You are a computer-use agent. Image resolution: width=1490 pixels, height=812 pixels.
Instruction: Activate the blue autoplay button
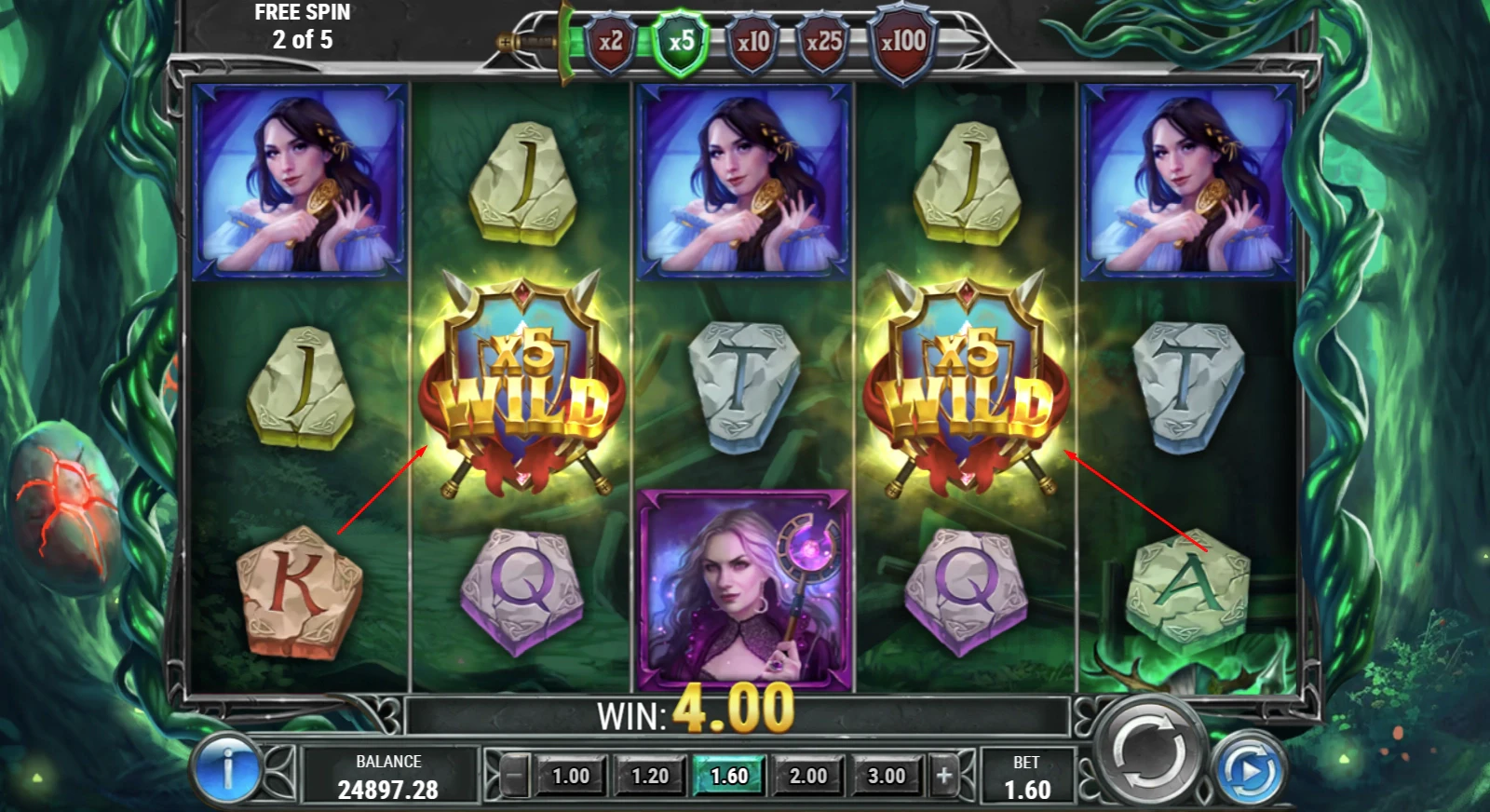click(x=1253, y=771)
